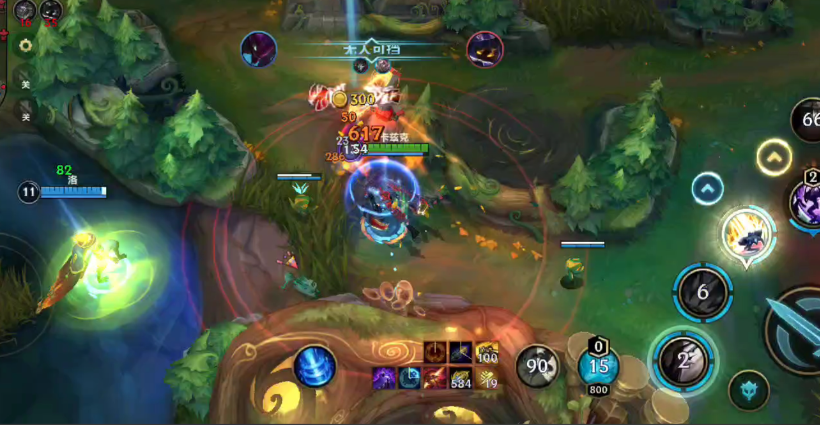Screen dimensions: 820x425
Task: Trigger the blue swirl recall button
Action: [315, 365]
